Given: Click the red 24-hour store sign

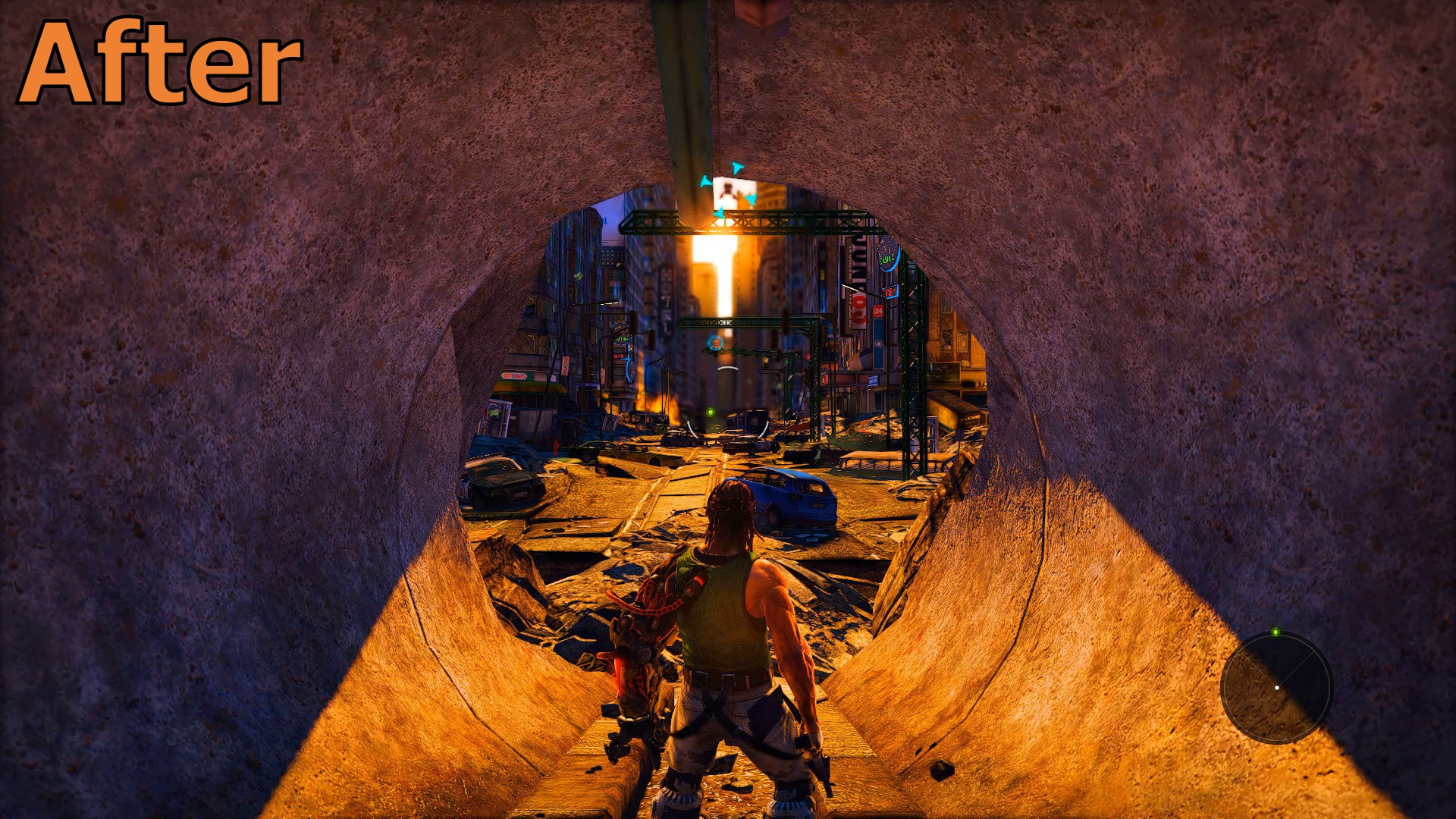Looking at the screenshot, I should 878,309.
